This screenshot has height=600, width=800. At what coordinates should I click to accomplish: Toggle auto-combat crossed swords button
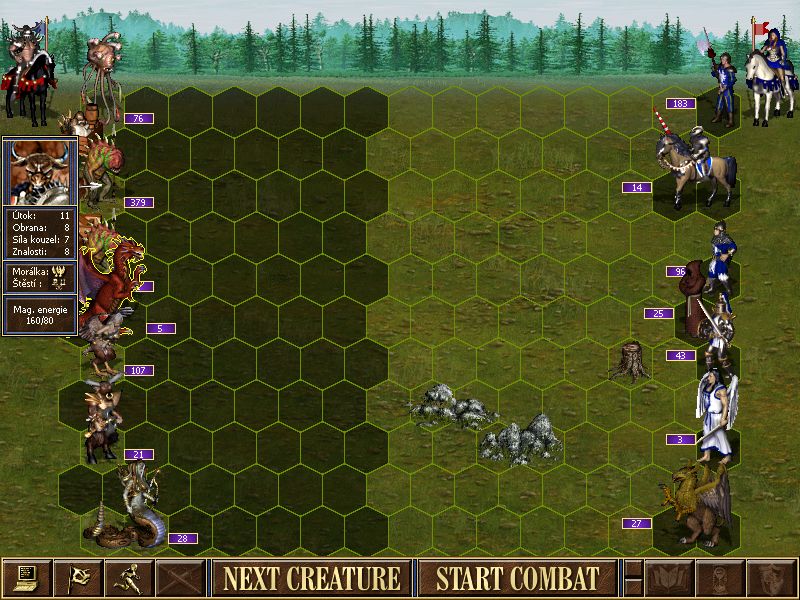click(x=180, y=578)
